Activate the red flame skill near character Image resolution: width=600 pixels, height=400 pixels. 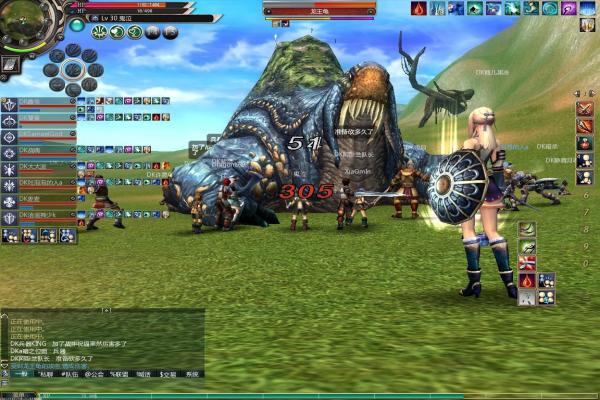[526, 280]
